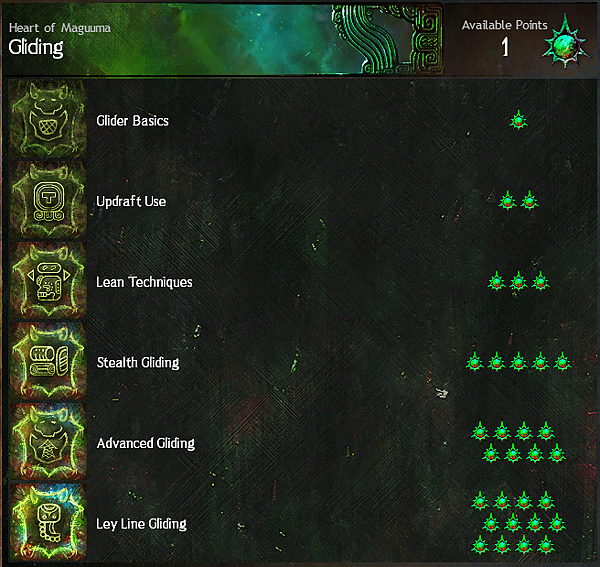The height and width of the screenshot is (567, 600).
Task: Click the Glider Basics icon
Action: (46, 120)
